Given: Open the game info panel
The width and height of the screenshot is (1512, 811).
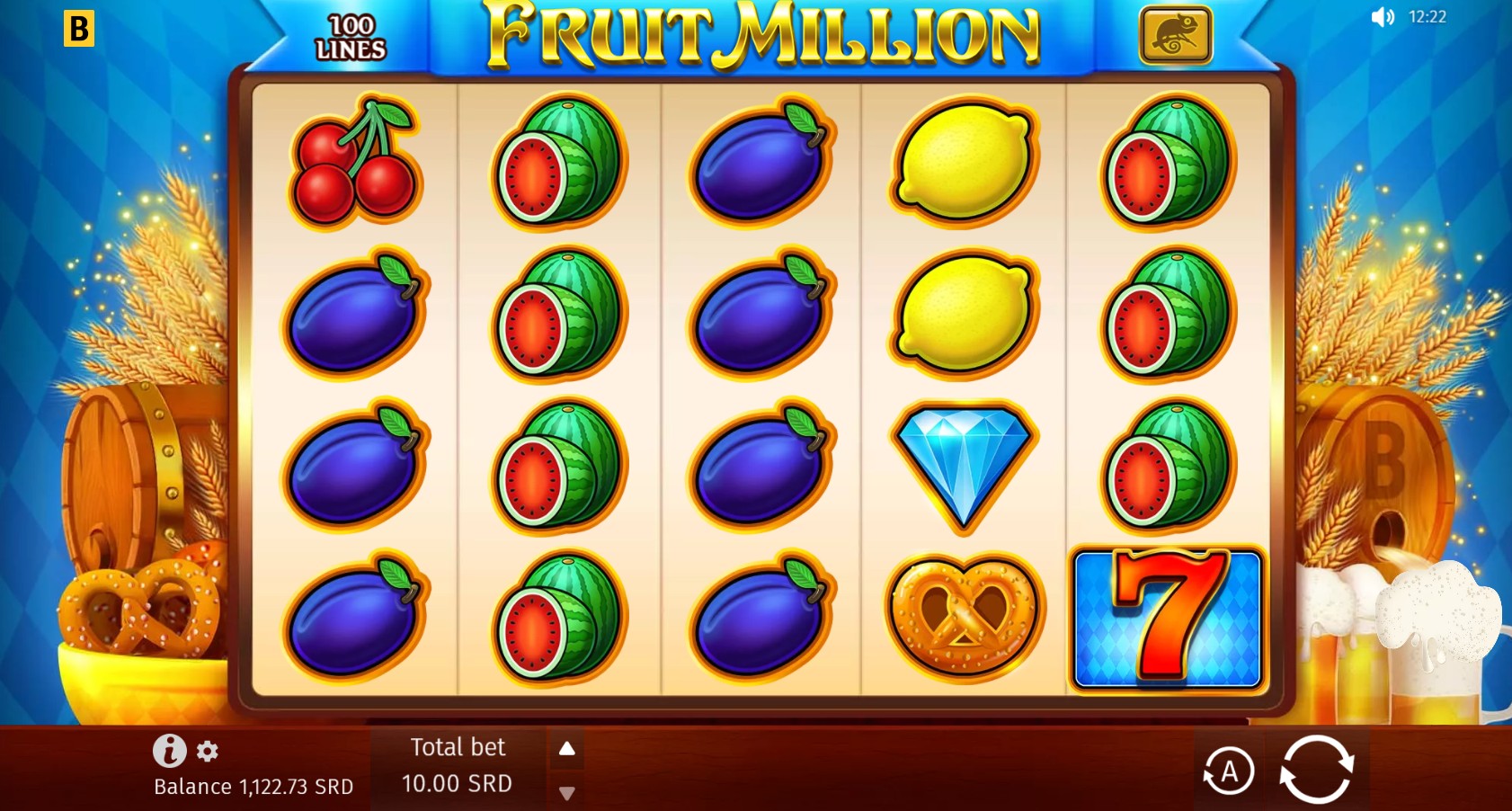Looking at the screenshot, I should click(169, 753).
